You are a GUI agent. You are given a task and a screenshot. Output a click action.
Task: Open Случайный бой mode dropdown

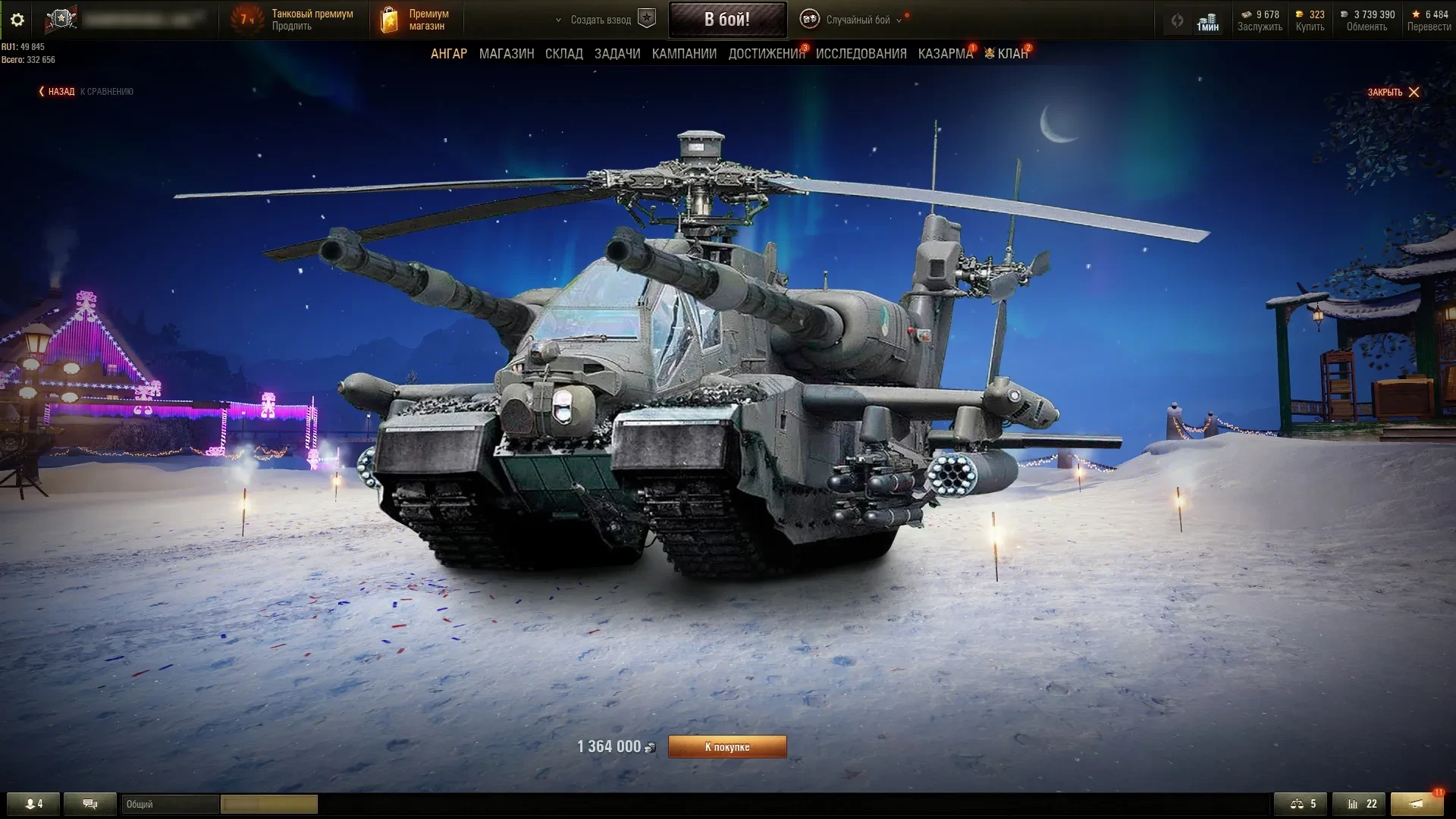coord(858,20)
